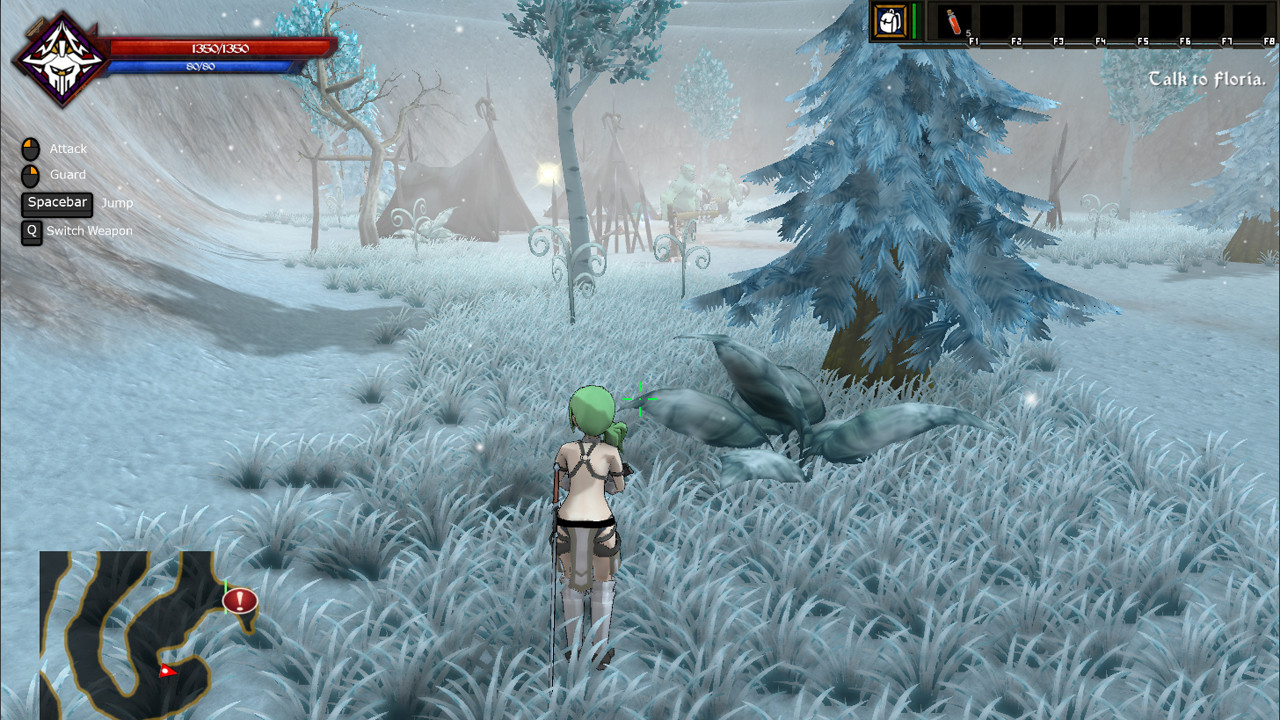Click the "Talk to Floria" quest objective
Viewport: 1280px width, 720px height.
pos(1207,79)
